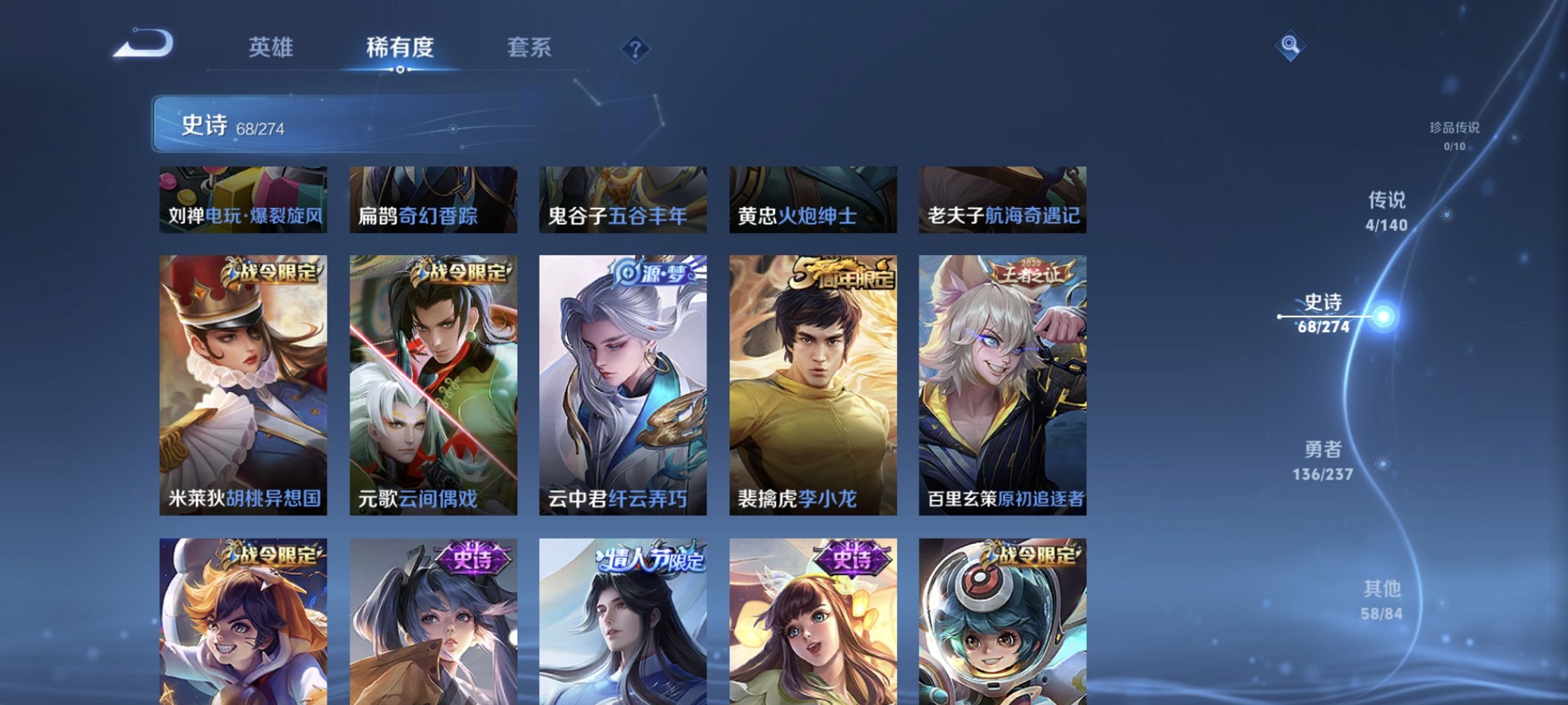Switch to the 英雄 tab
The width and height of the screenshot is (1568, 705).
pyautogui.click(x=272, y=48)
